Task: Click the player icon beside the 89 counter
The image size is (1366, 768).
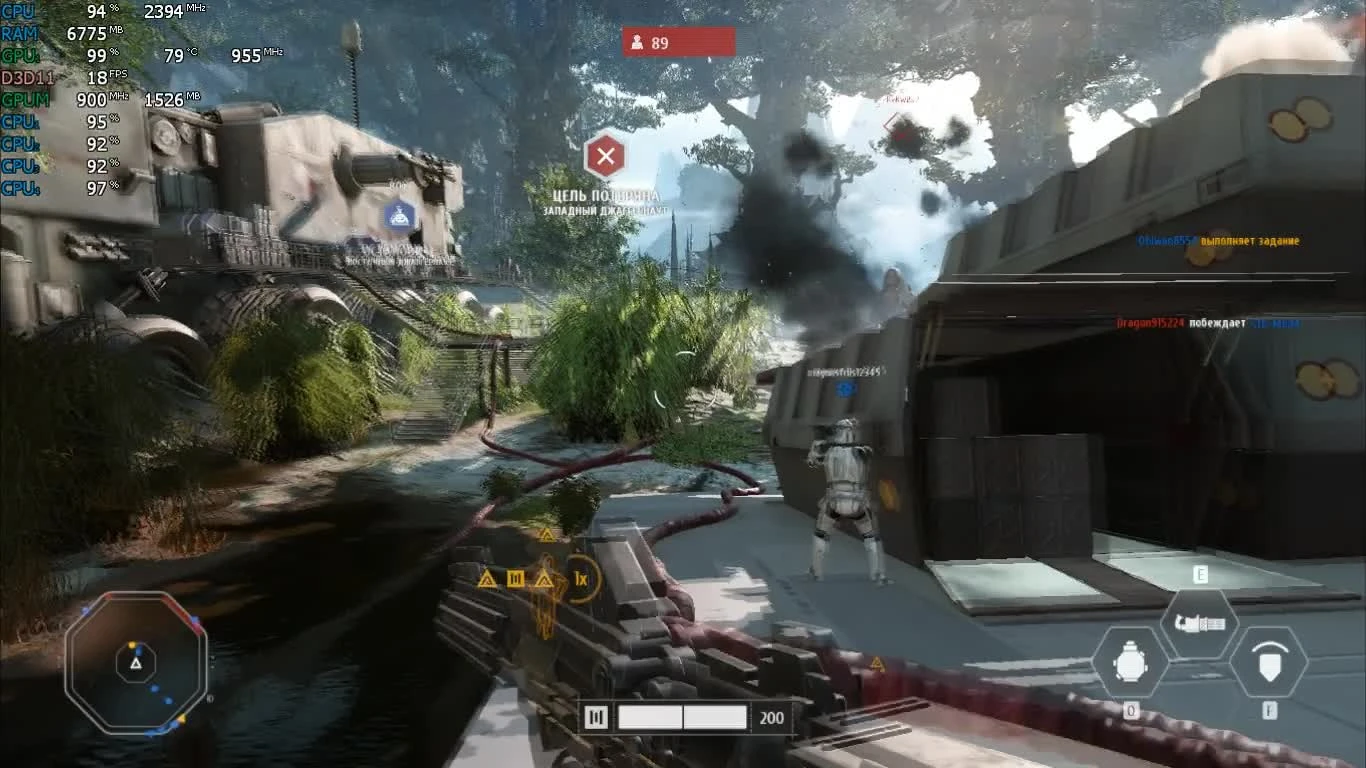Action: click(x=638, y=42)
